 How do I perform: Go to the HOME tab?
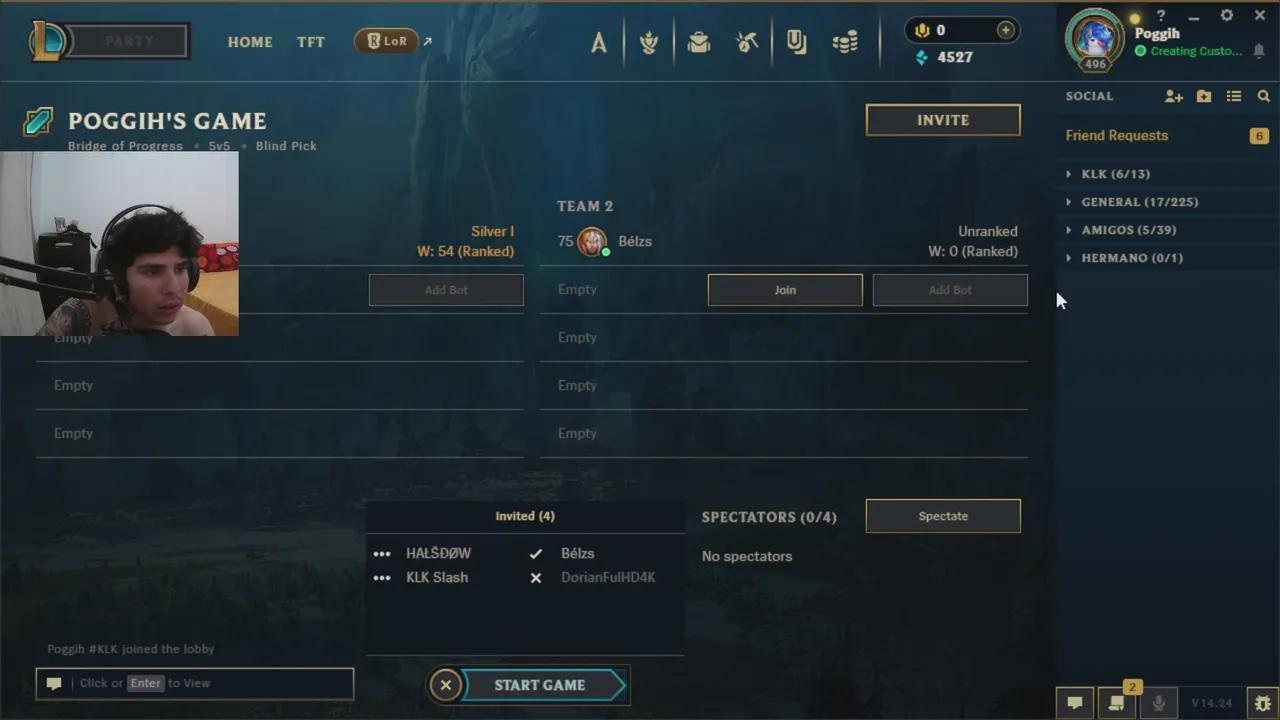coord(250,42)
